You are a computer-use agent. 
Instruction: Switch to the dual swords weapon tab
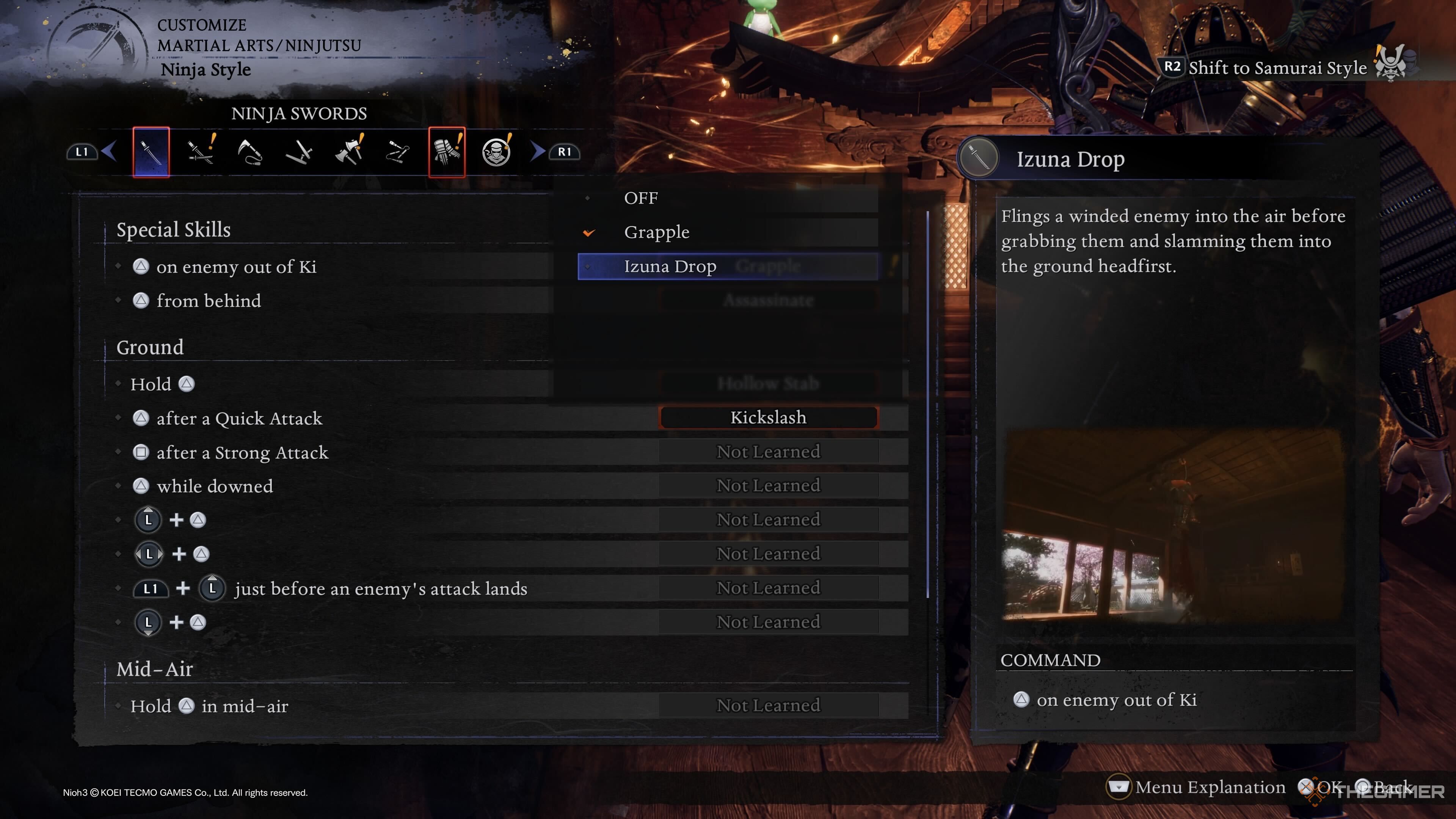tap(200, 152)
